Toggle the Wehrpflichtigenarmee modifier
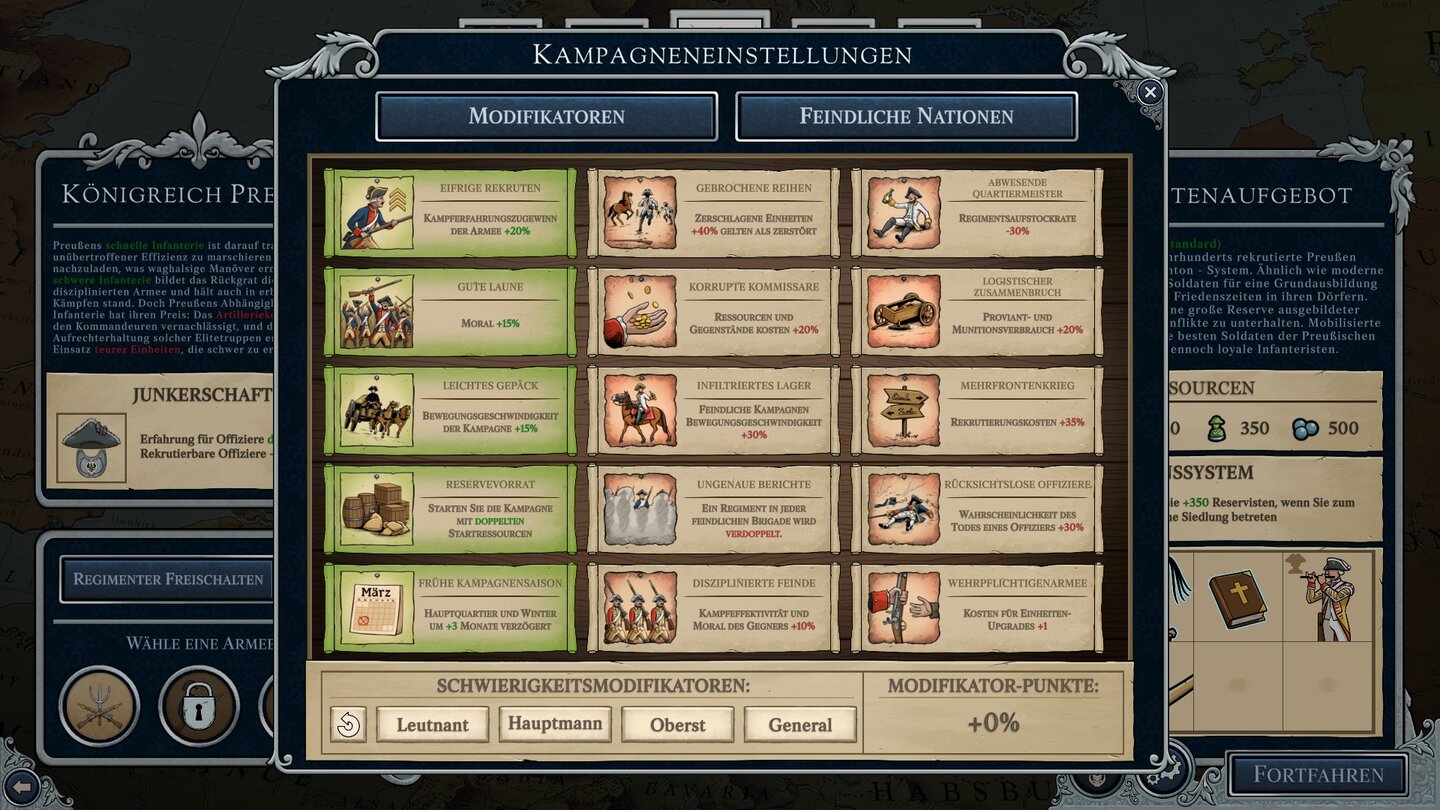Screen dimensions: 1440x810 pyautogui.click(x=973, y=605)
